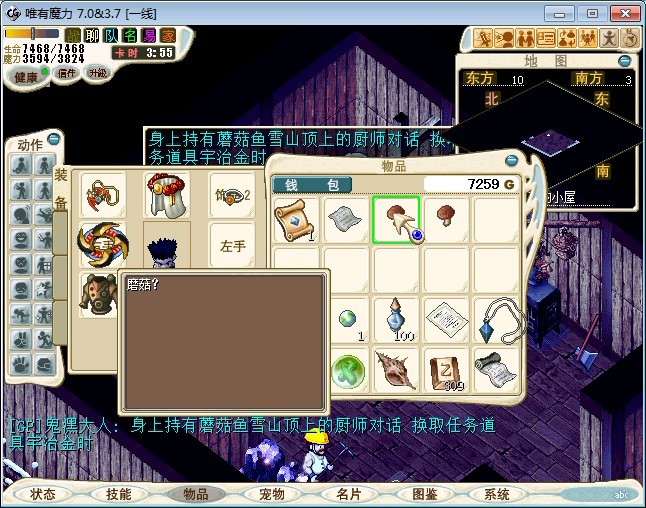Select the blue pendant necklace item
The width and height of the screenshot is (646, 508).
(497, 319)
